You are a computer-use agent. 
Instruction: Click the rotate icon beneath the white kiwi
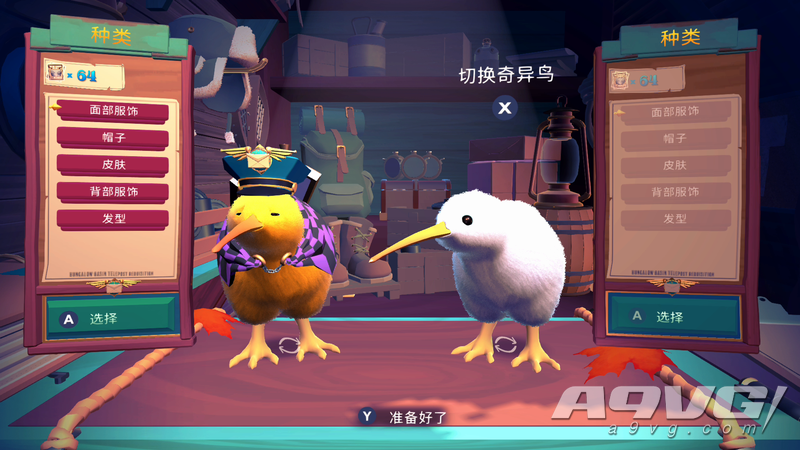pos(505,344)
